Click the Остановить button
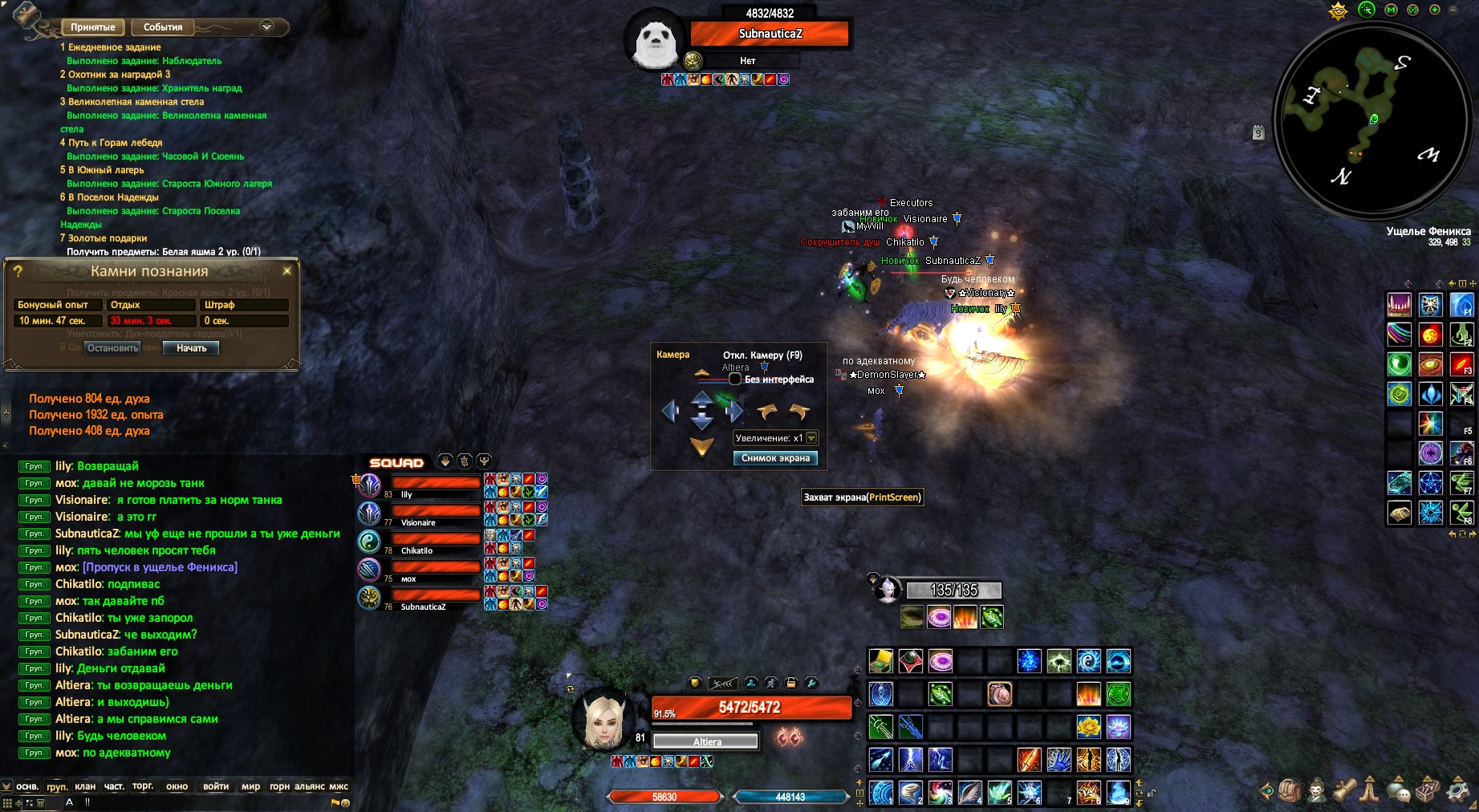 coord(113,348)
